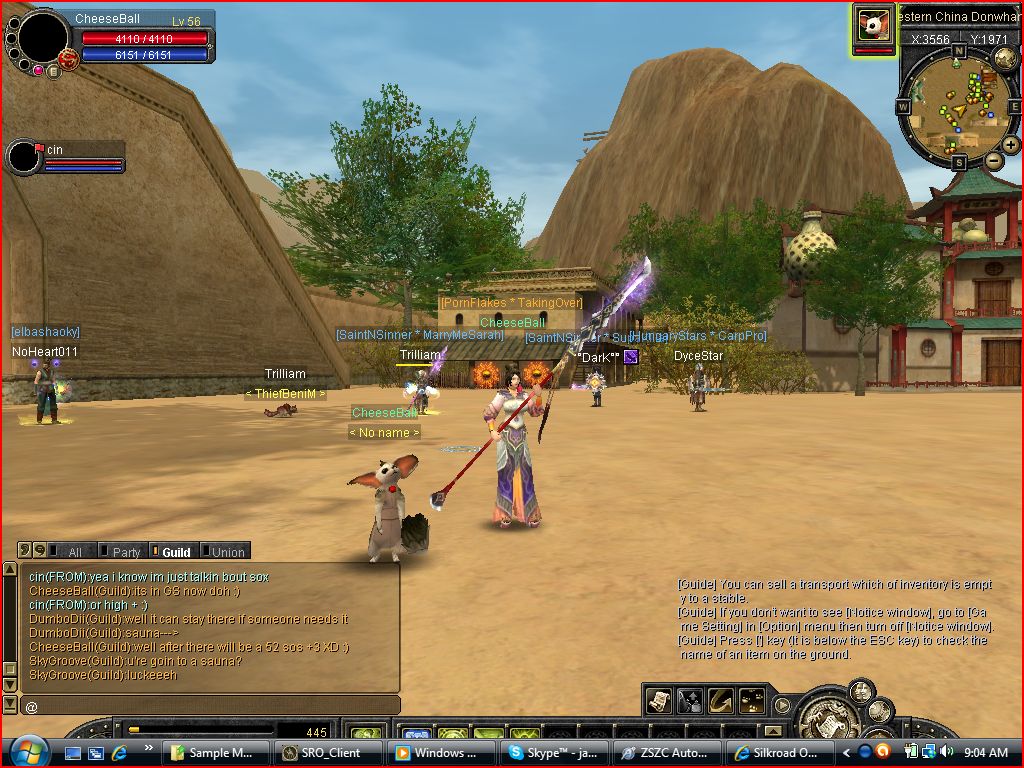Screen dimensions: 1024x768
Task: Open the scroll icon action button
Action: [659, 701]
